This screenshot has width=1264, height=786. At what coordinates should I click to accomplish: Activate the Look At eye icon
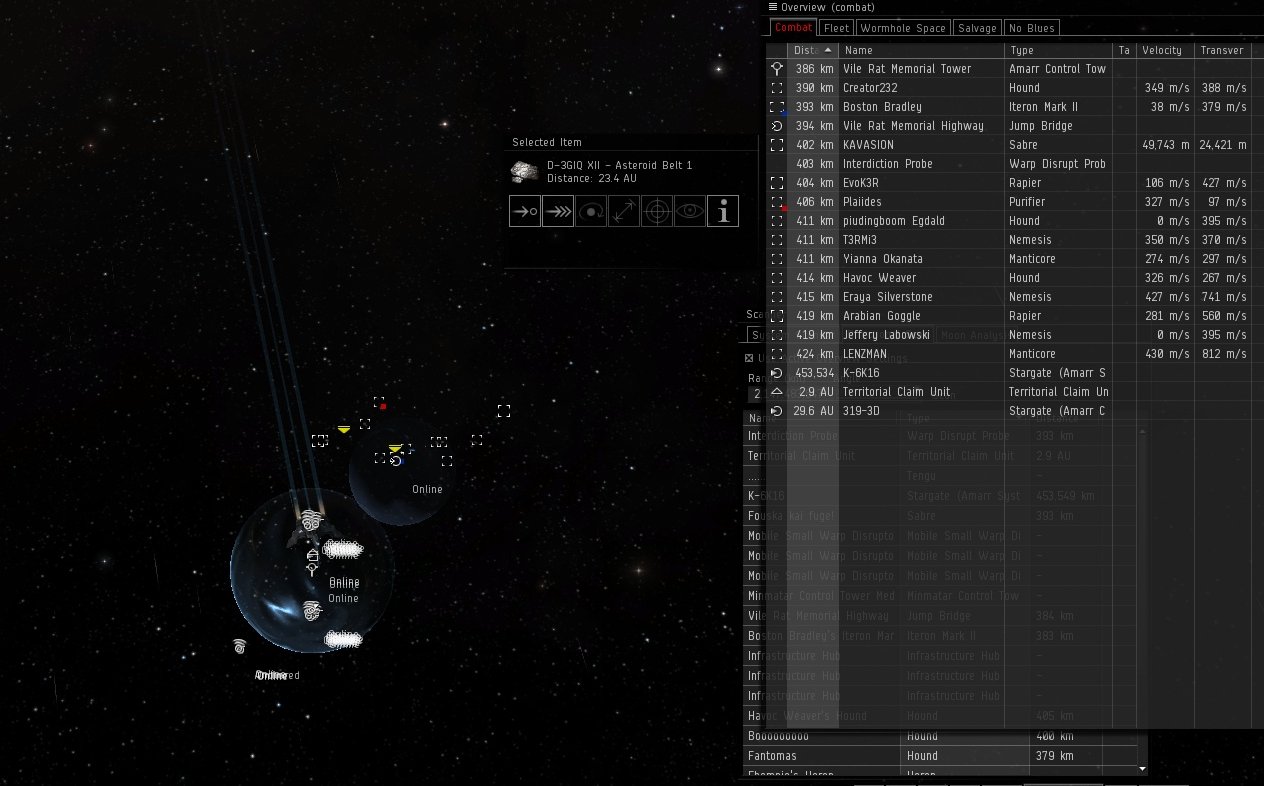pyautogui.click(x=690, y=211)
